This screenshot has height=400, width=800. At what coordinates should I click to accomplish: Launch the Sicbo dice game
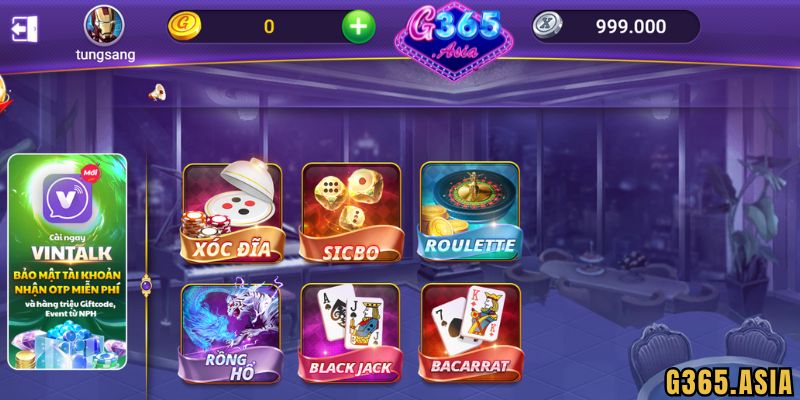350,212
